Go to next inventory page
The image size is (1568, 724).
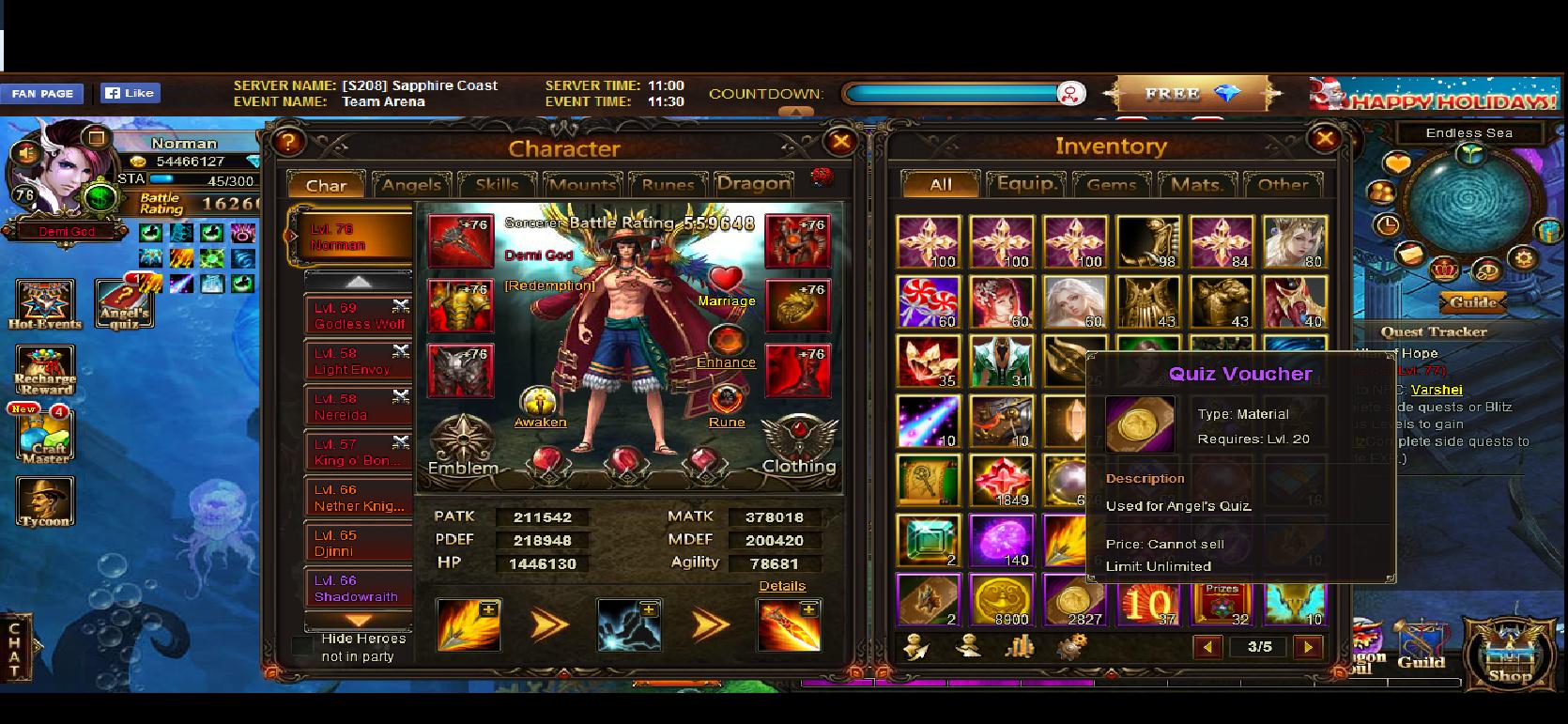pos(1307,646)
